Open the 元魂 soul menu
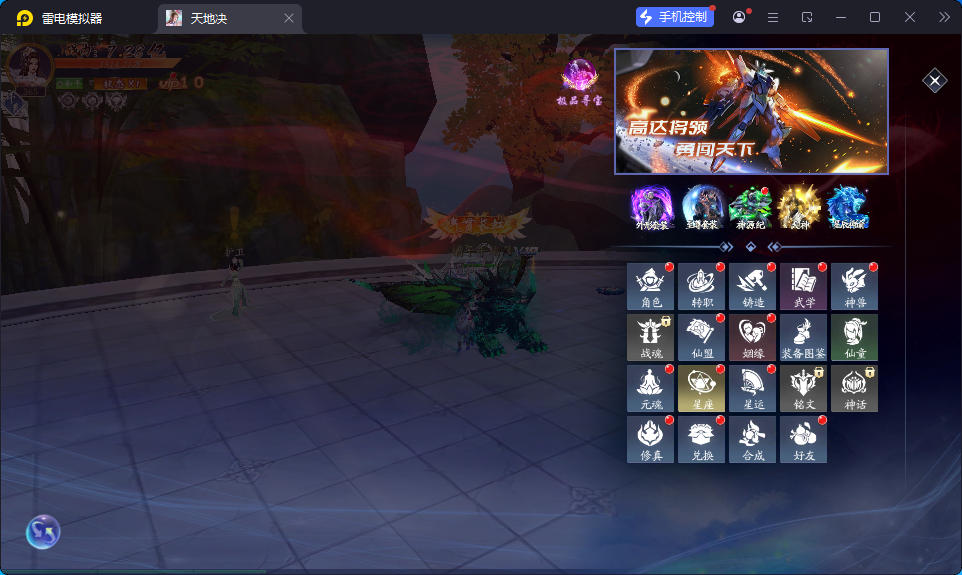This screenshot has width=962, height=575. point(651,388)
